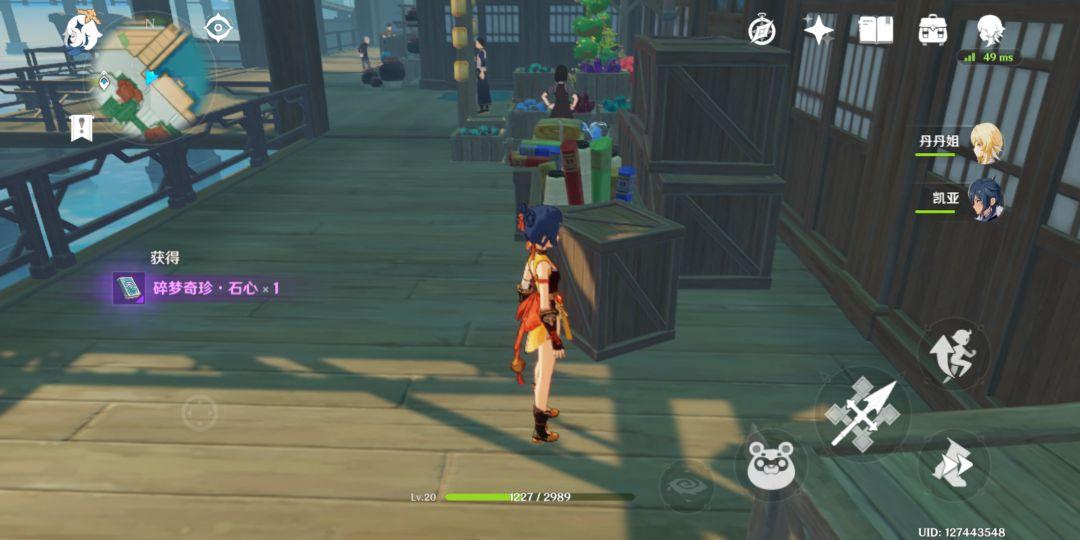Open the events compass icon
Image resolution: width=1080 pixels, height=540 pixels.
click(763, 31)
